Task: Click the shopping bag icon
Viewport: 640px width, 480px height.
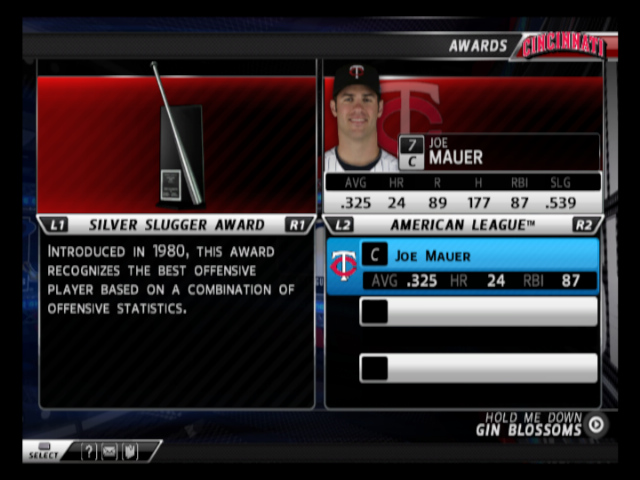Action: [128, 452]
